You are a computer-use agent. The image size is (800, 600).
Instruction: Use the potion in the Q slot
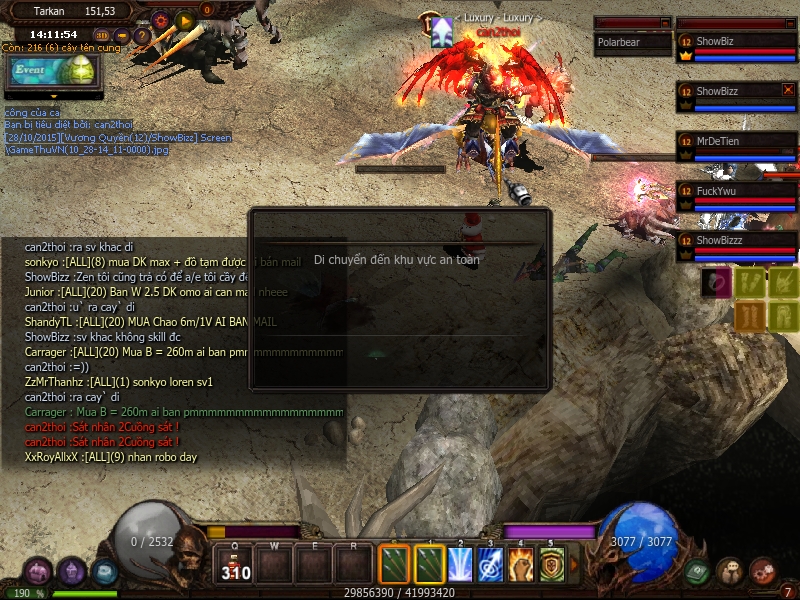(x=235, y=565)
